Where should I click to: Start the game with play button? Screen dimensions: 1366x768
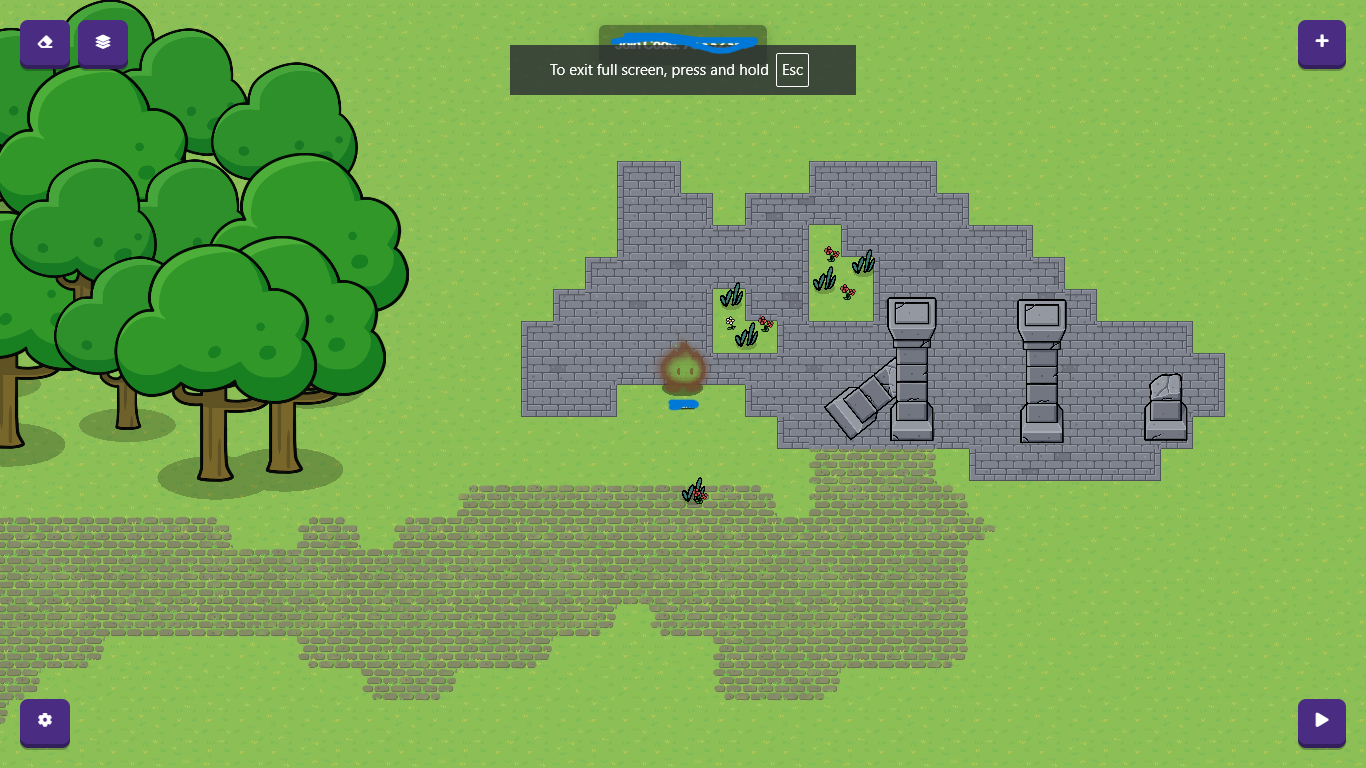pyautogui.click(x=1321, y=721)
